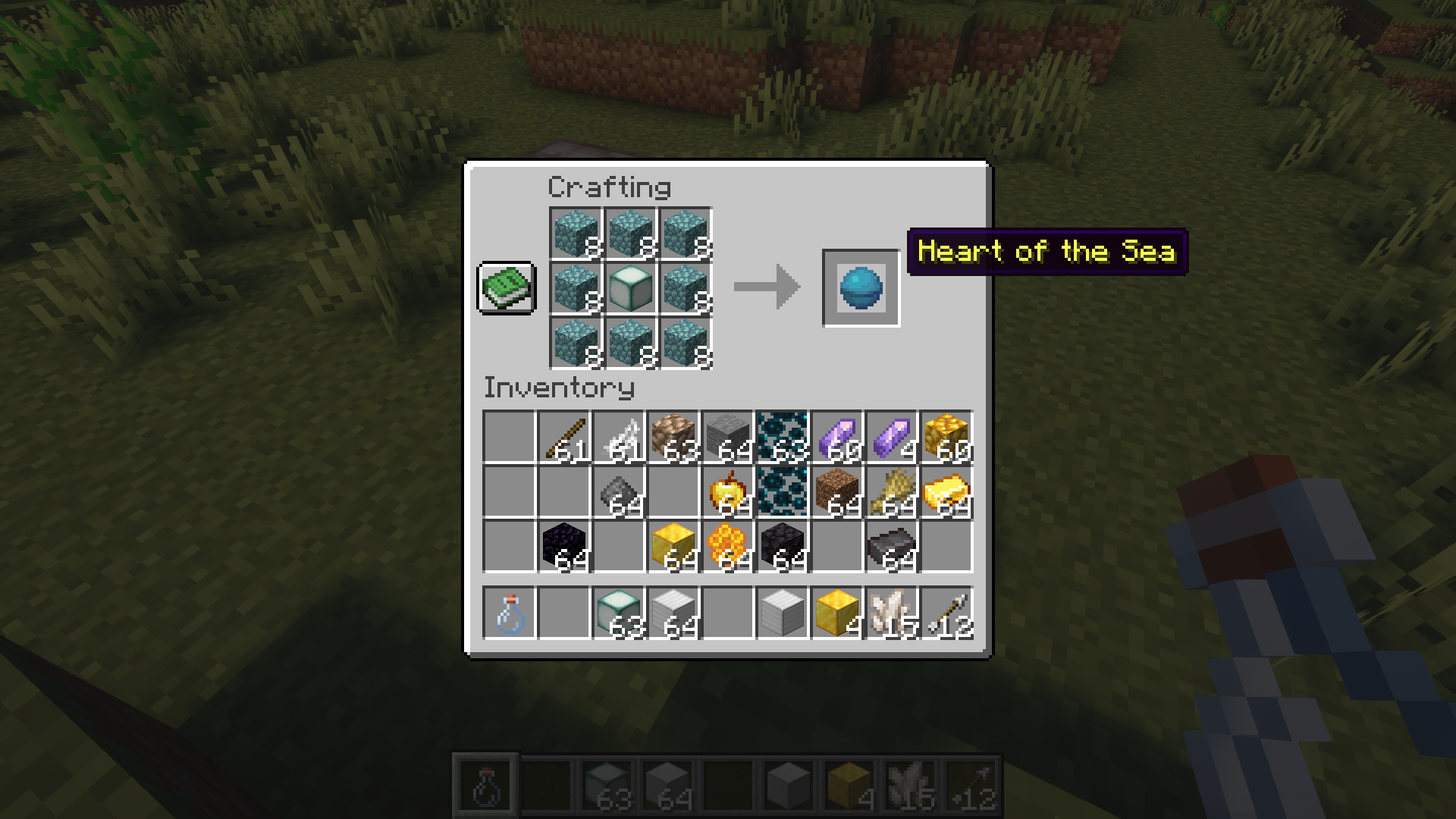Choose the netherite ingot stack
1456x819 pixels.
[892, 547]
